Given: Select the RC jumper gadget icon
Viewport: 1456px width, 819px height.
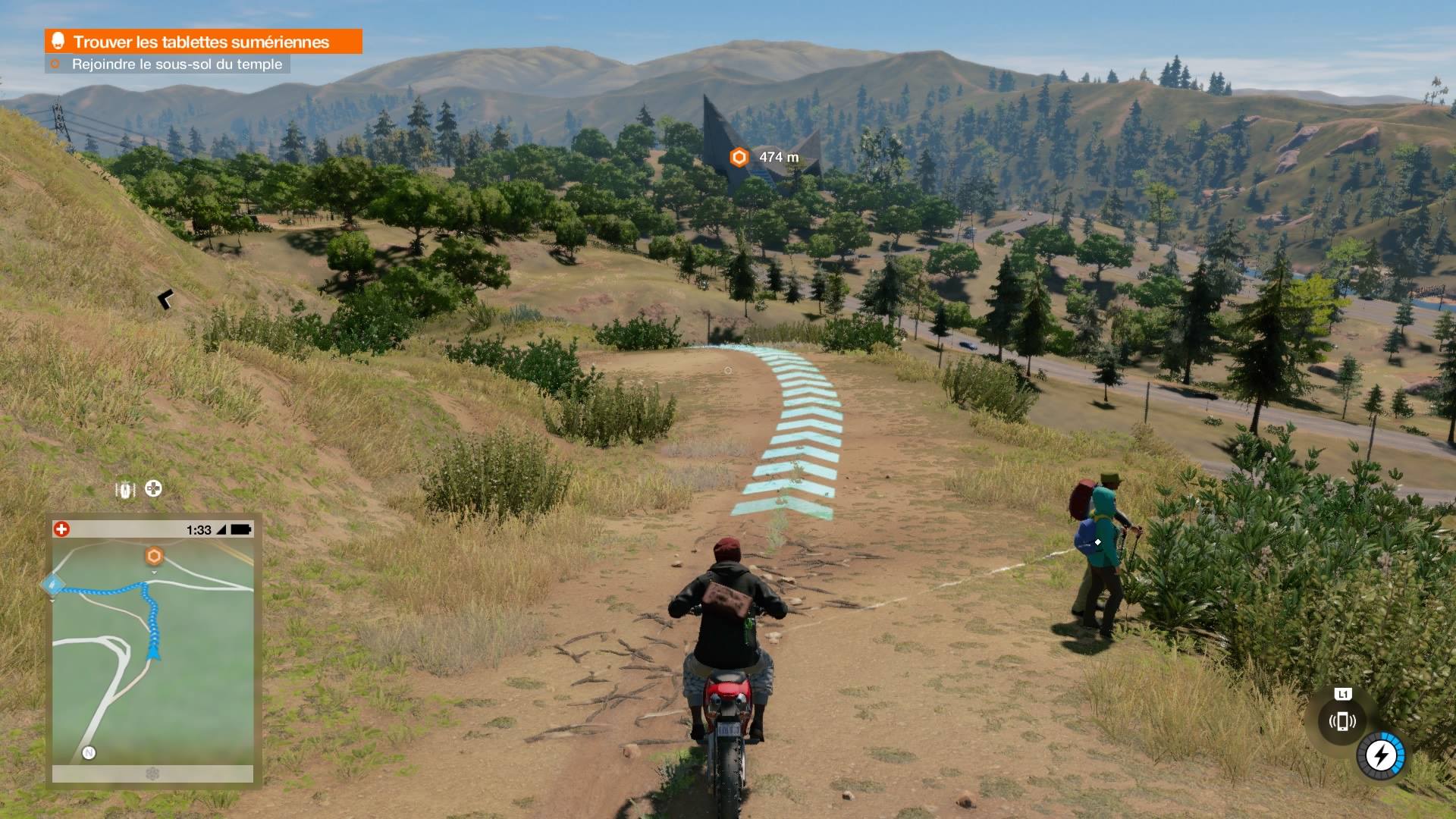Looking at the screenshot, I should click(125, 489).
